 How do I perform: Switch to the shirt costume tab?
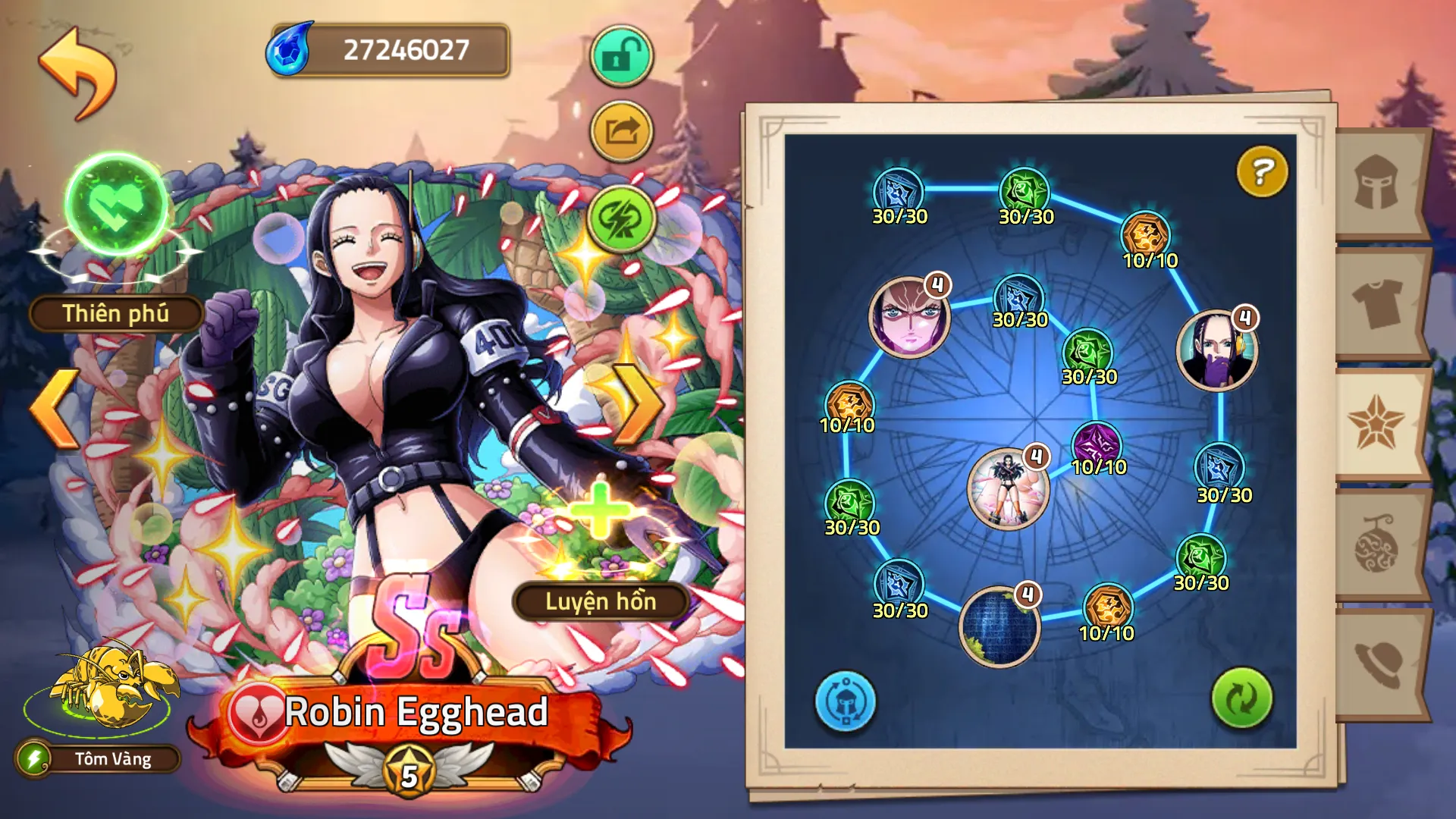(x=1377, y=303)
